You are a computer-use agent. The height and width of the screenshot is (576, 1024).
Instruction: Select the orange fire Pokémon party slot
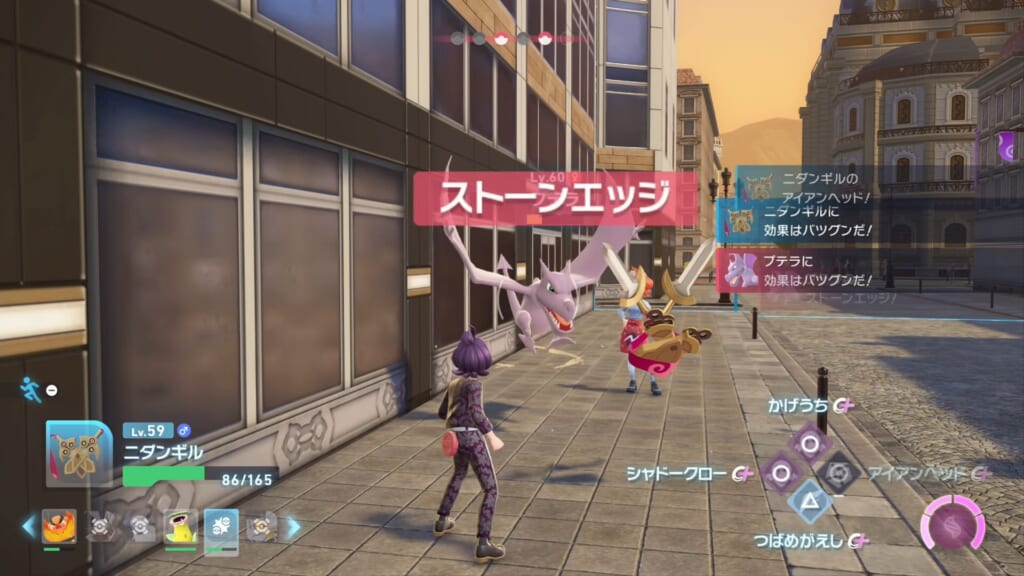[x=59, y=526]
